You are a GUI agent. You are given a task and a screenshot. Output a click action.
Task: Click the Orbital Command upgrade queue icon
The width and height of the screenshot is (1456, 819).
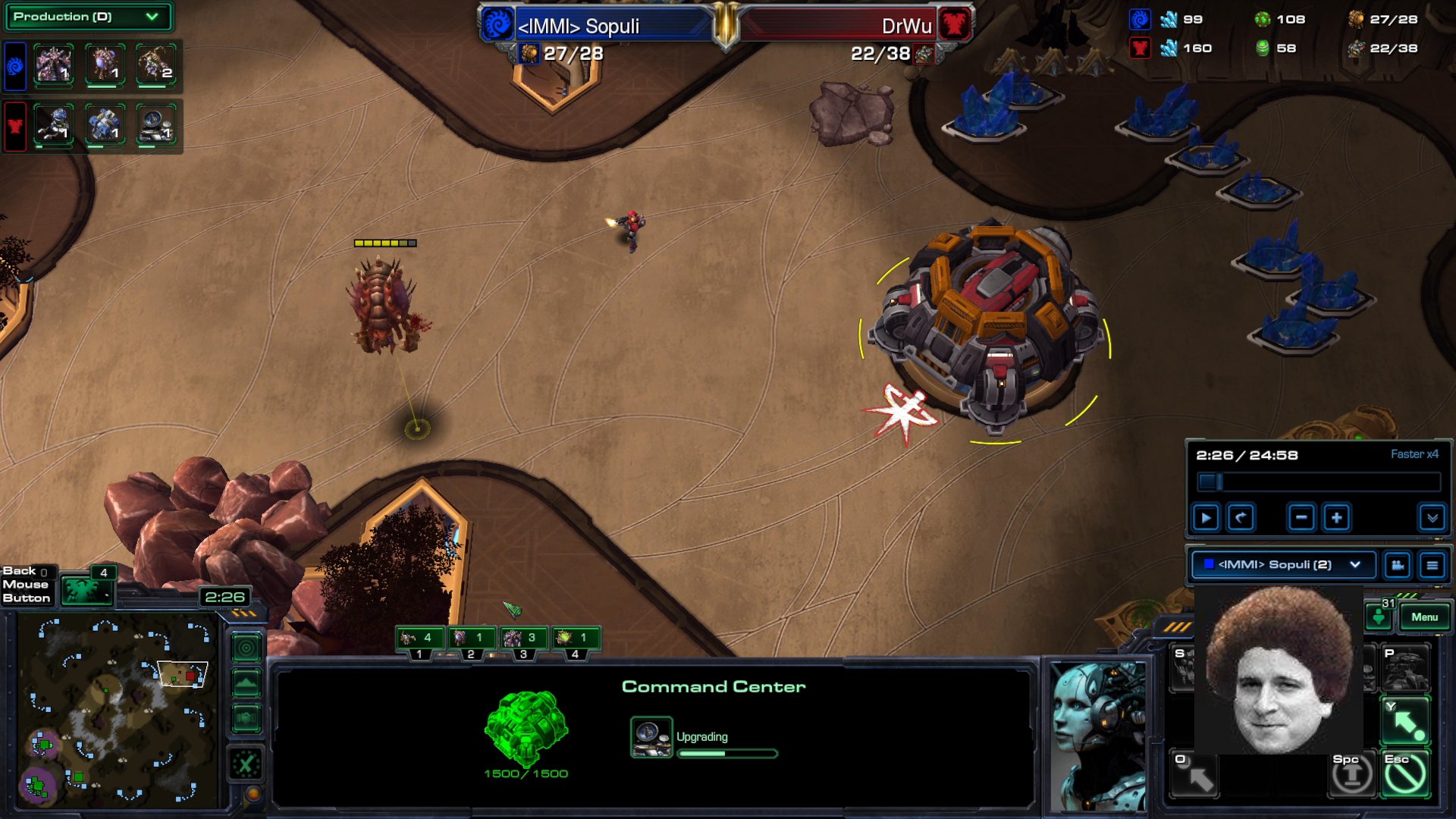(x=651, y=737)
